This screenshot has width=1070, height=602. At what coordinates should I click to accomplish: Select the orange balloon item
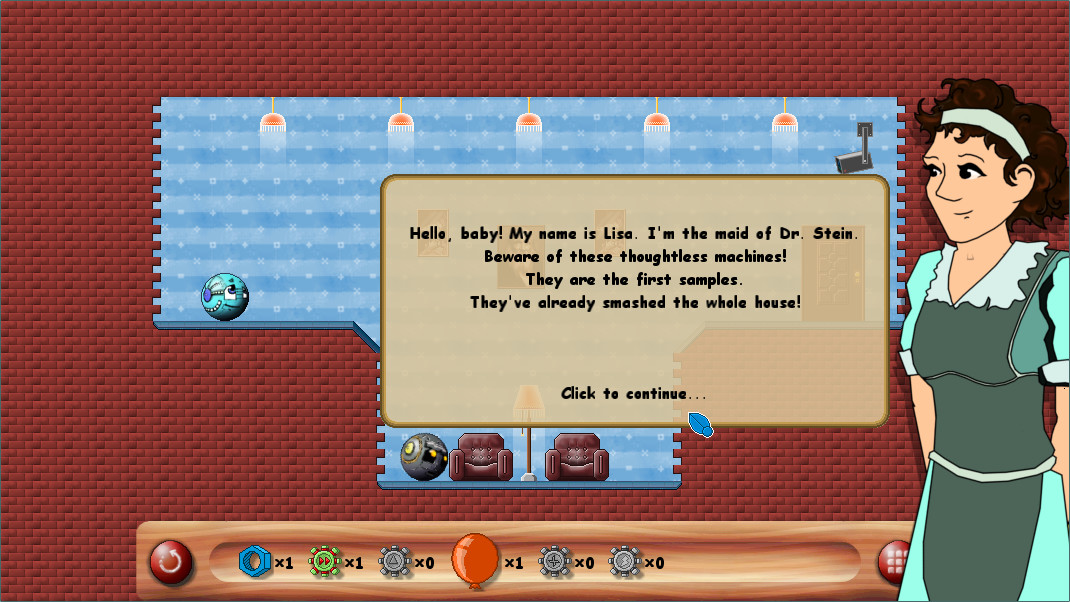(475, 558)
